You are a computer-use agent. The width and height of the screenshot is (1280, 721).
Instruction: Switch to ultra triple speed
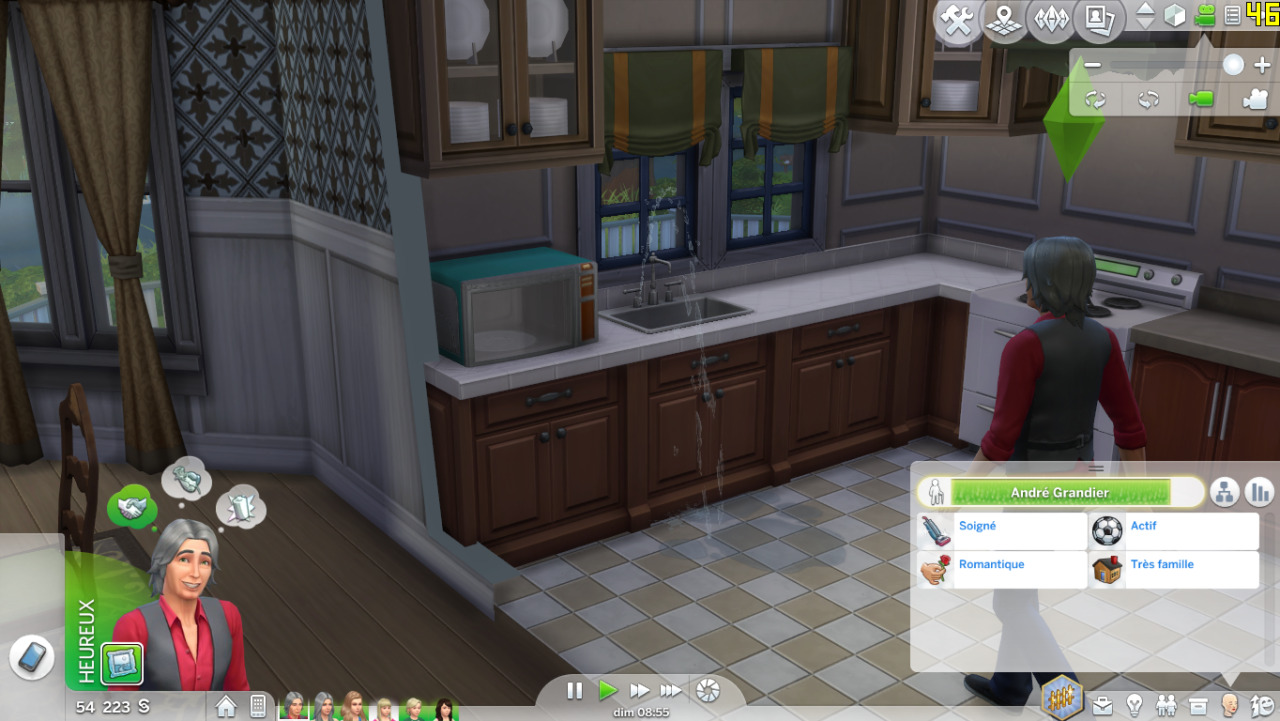tap(671, 690)
